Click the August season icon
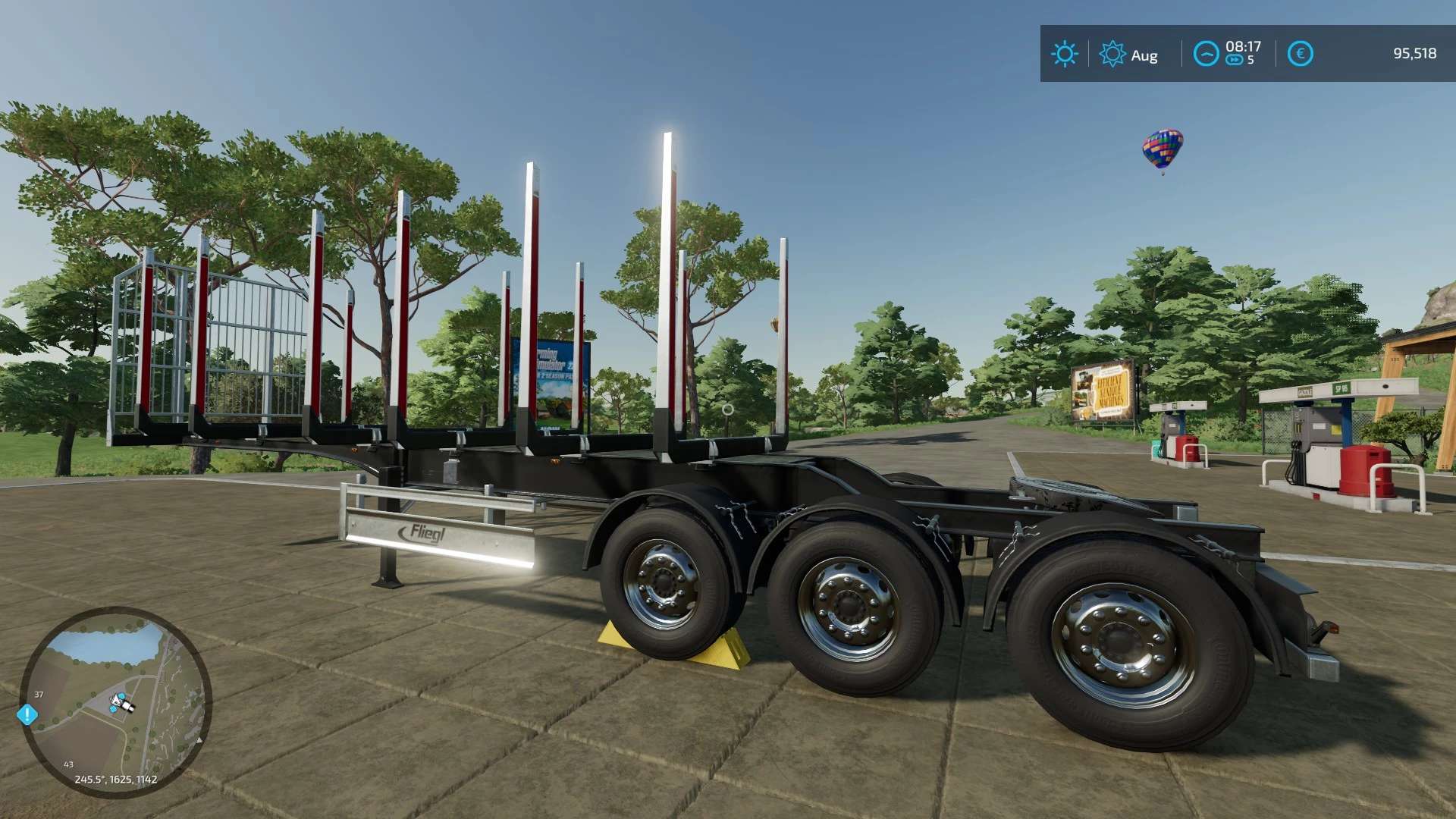1456x819 pixels. 1112,54
